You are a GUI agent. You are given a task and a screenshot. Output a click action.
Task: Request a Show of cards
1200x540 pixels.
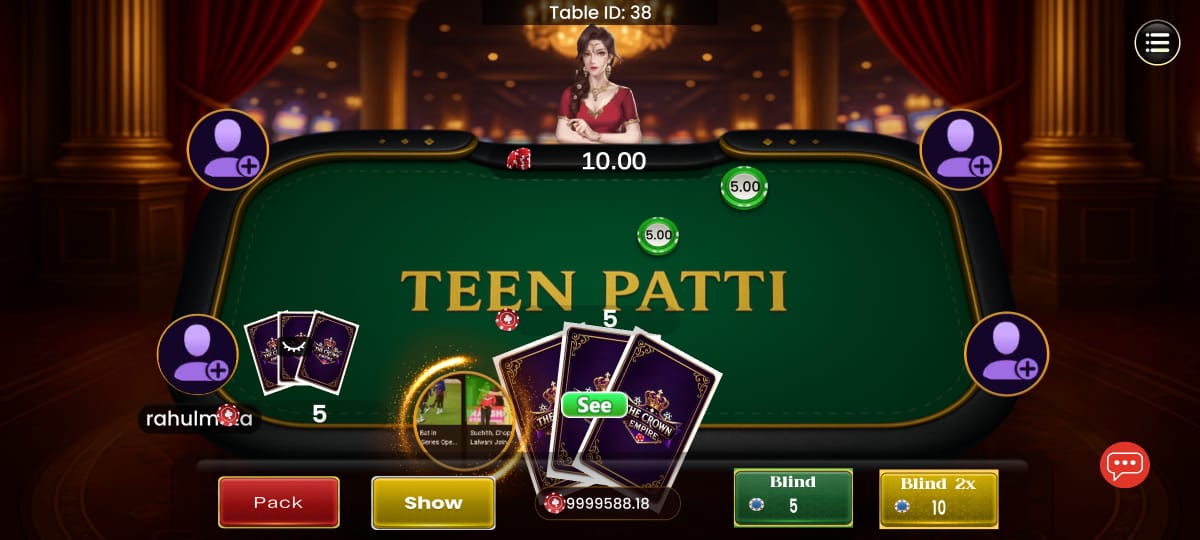[x=433, y=502]
